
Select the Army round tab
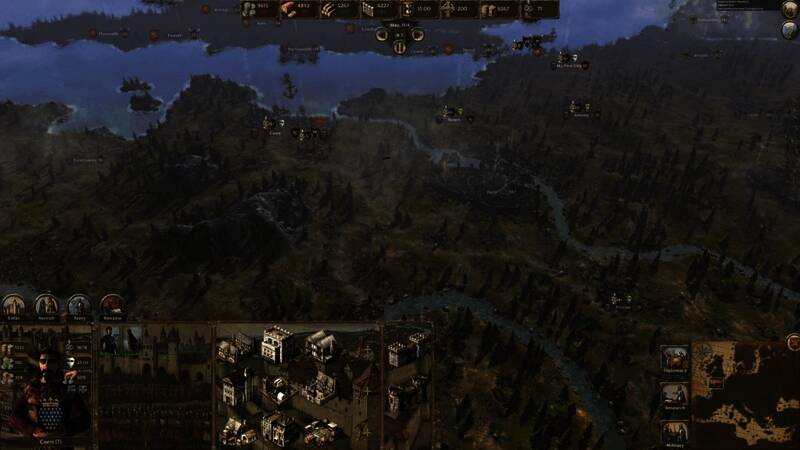(79, 306)
